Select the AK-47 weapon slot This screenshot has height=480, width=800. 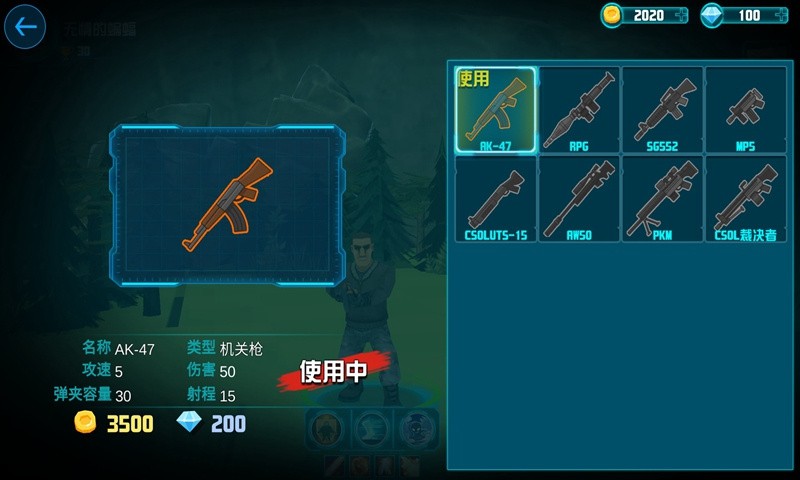click(x=495, y=110)
